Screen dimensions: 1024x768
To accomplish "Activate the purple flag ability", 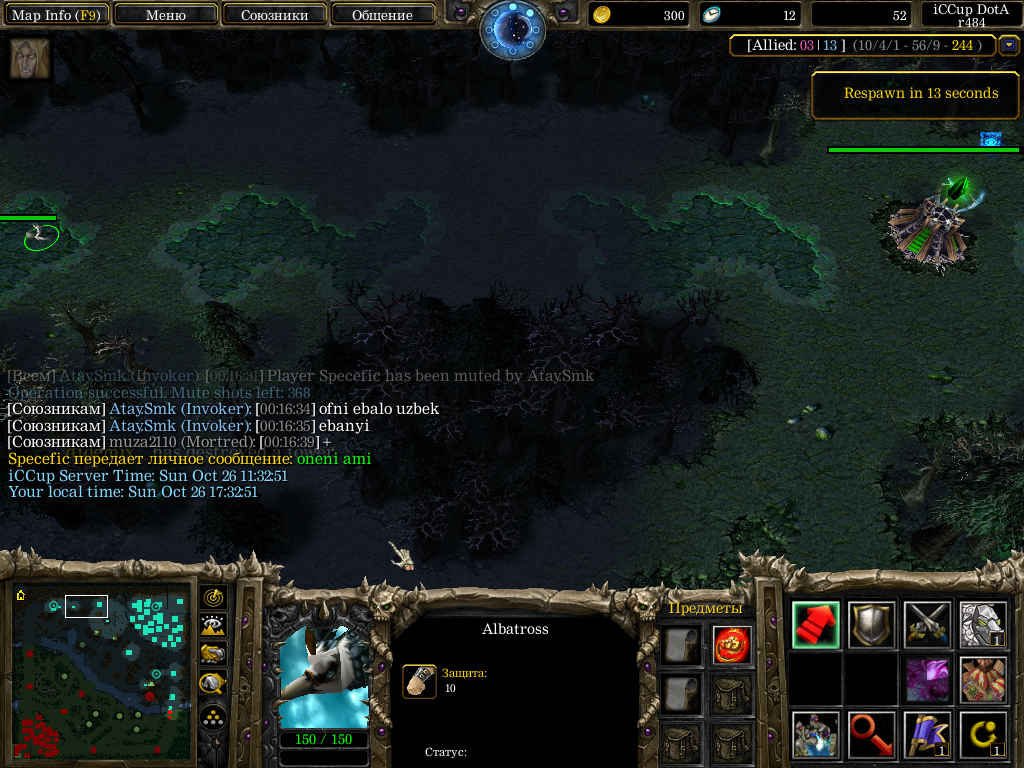I will 927,735.
